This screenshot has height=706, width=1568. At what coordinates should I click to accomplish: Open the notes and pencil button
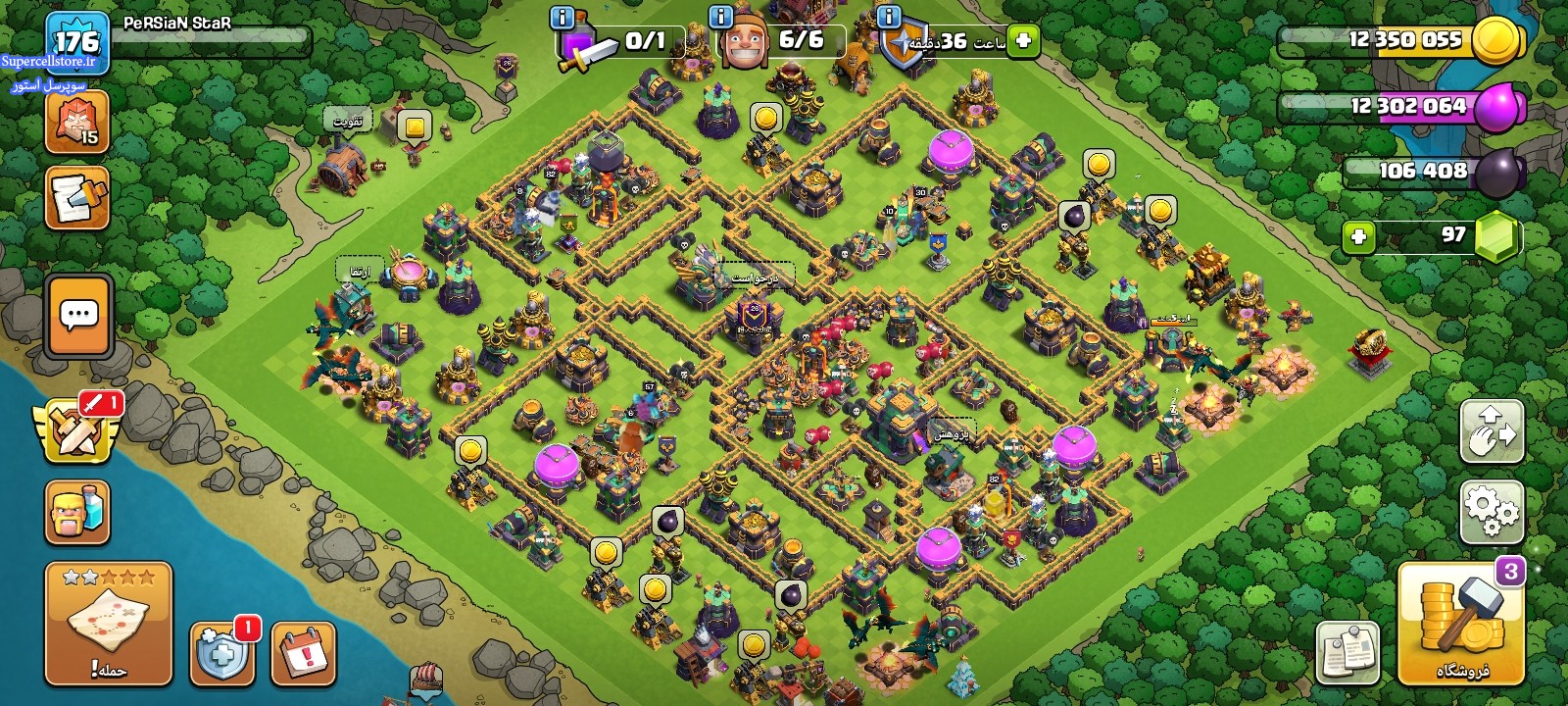[x=76, y=199]
